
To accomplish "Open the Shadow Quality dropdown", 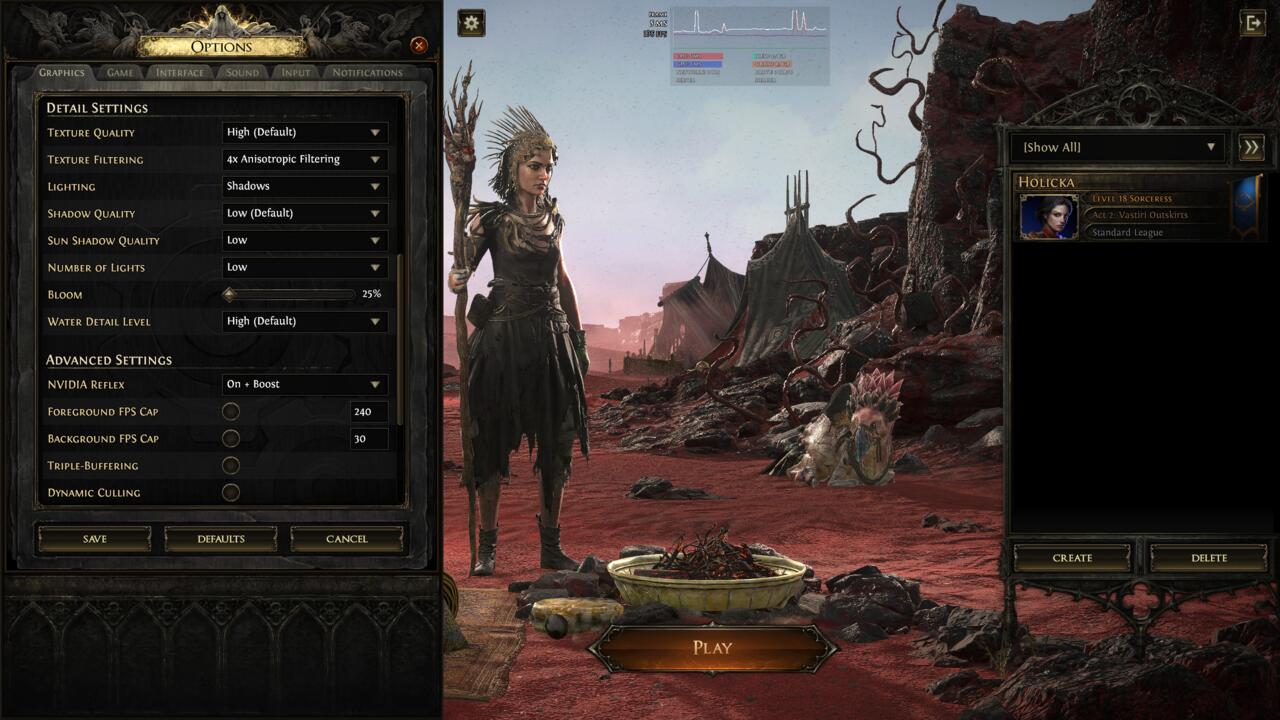I will [x=304, y=213].
